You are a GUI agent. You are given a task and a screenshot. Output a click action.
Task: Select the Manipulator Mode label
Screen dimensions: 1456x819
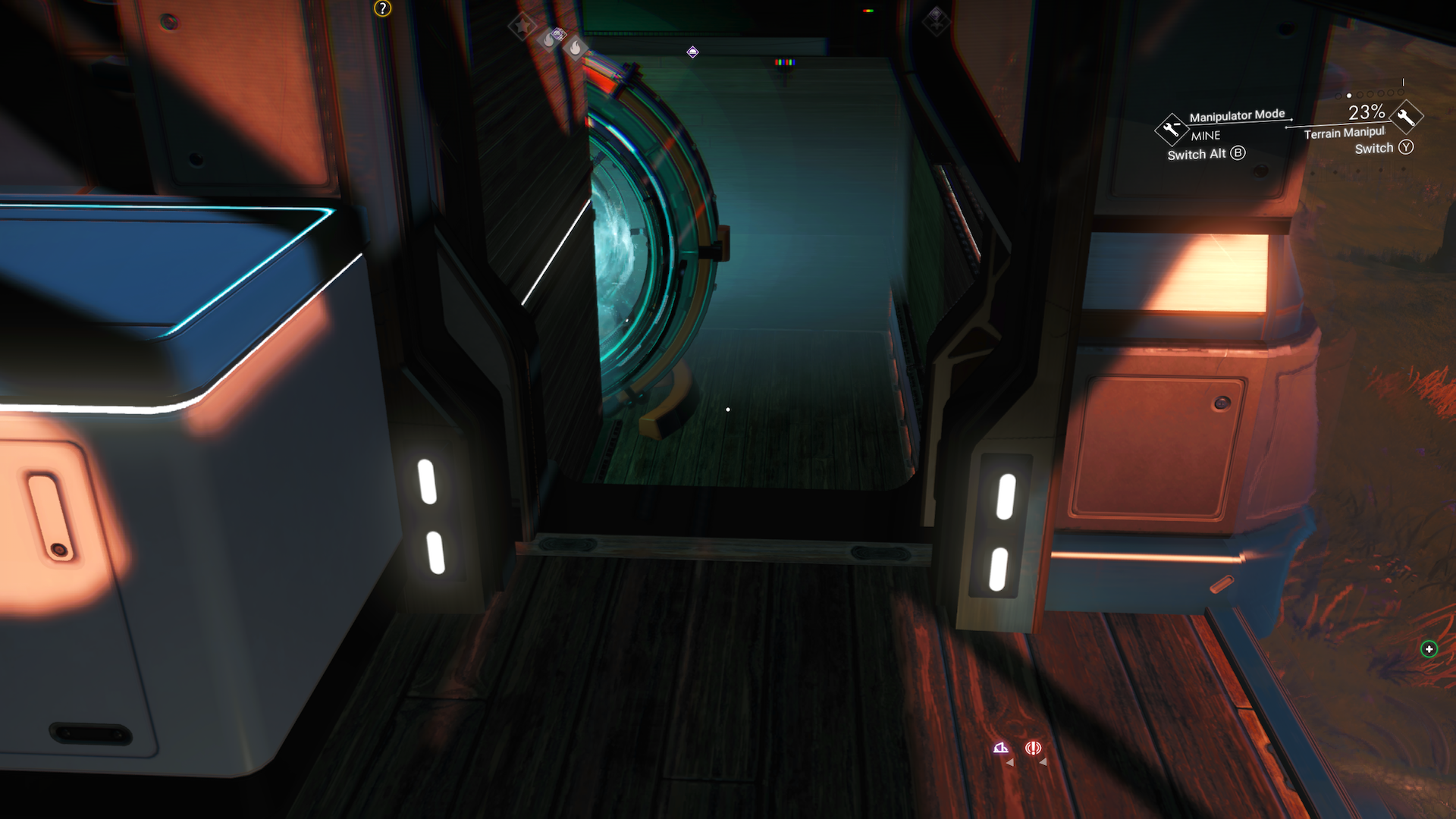pyautogui.click(x=1237, y=115)
